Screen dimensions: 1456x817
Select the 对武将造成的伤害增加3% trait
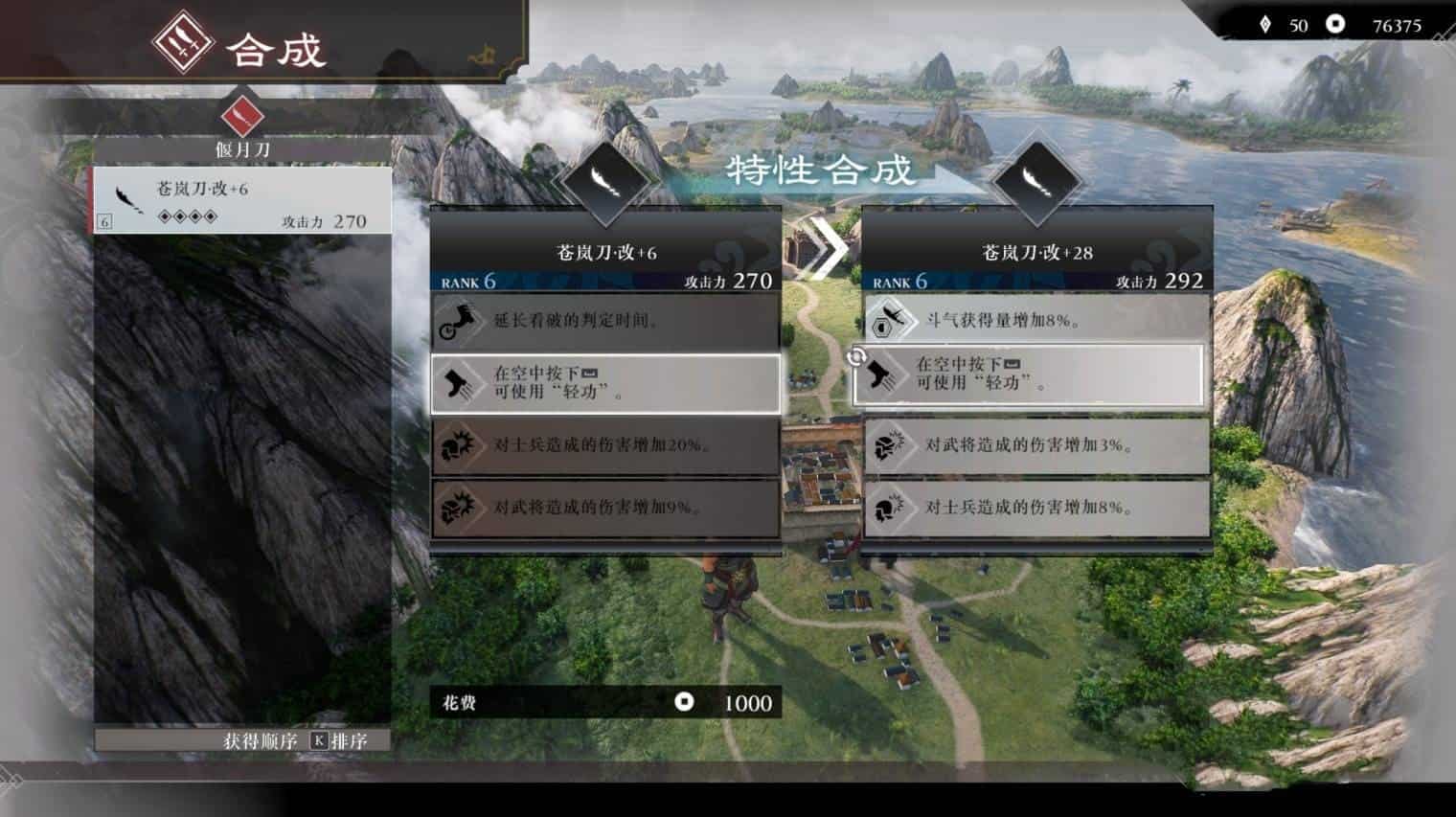click(1036, 445)
